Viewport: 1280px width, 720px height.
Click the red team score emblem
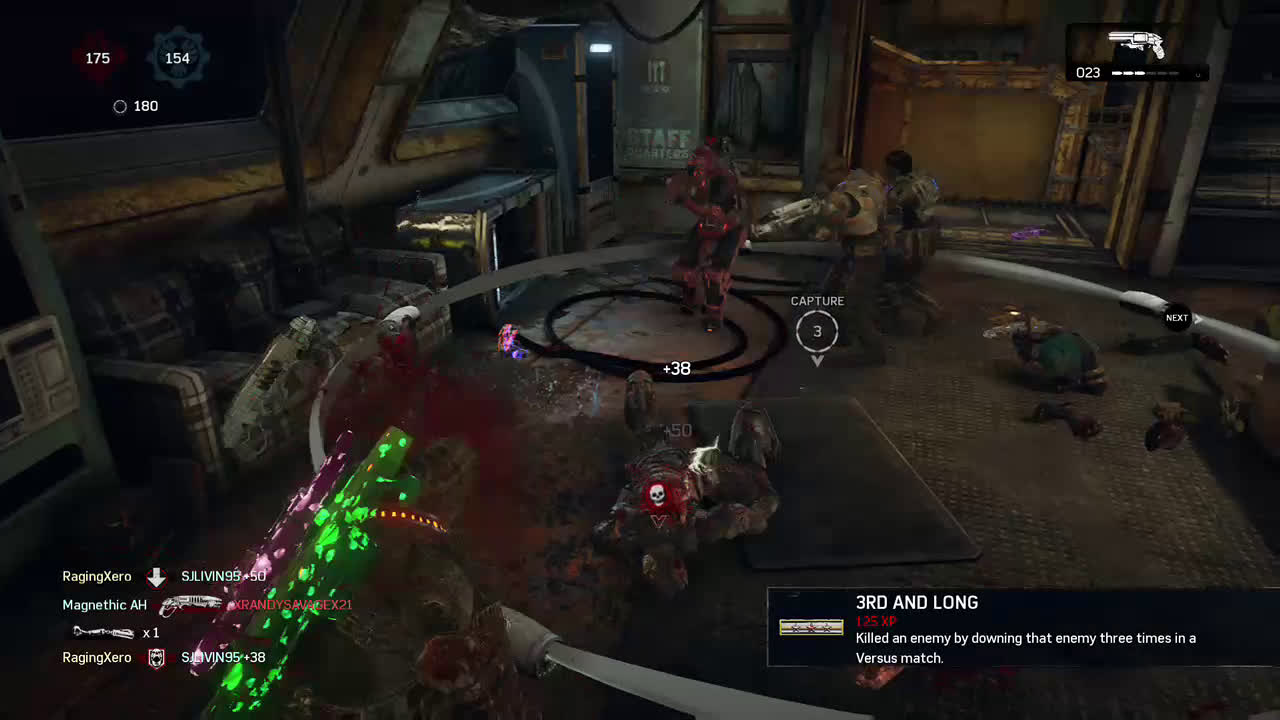tap(98, 58)
